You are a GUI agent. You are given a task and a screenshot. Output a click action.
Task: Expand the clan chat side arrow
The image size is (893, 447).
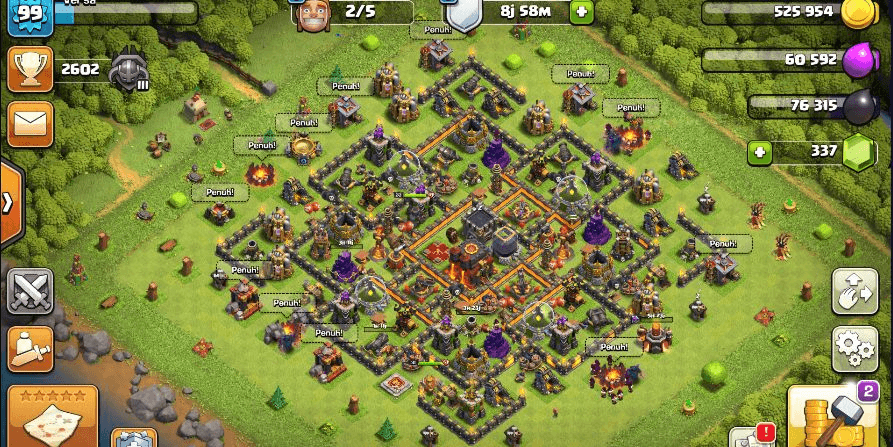click(9, 202)
